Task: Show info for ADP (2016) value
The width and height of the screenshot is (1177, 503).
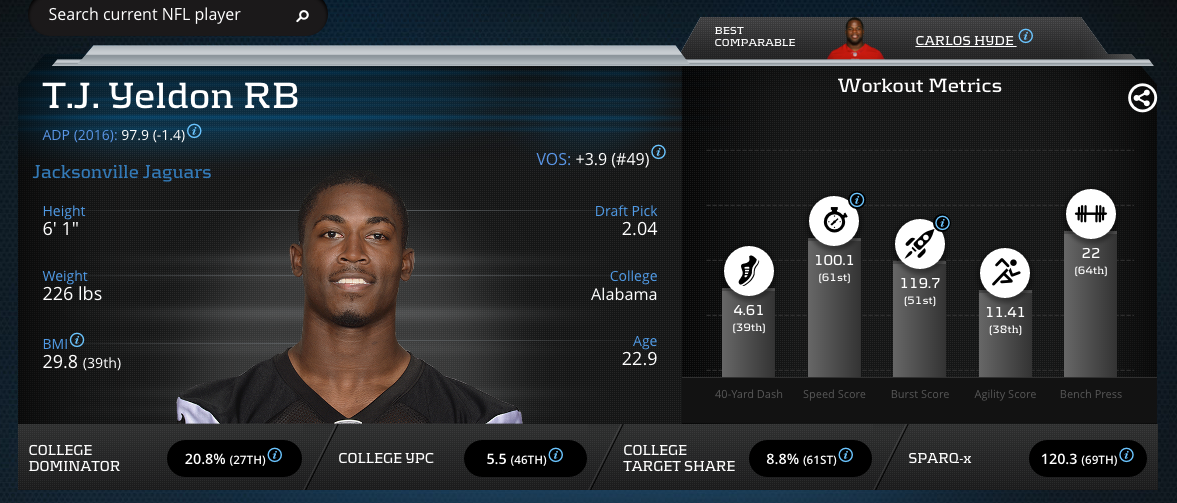Action: (x=195, y=131)
